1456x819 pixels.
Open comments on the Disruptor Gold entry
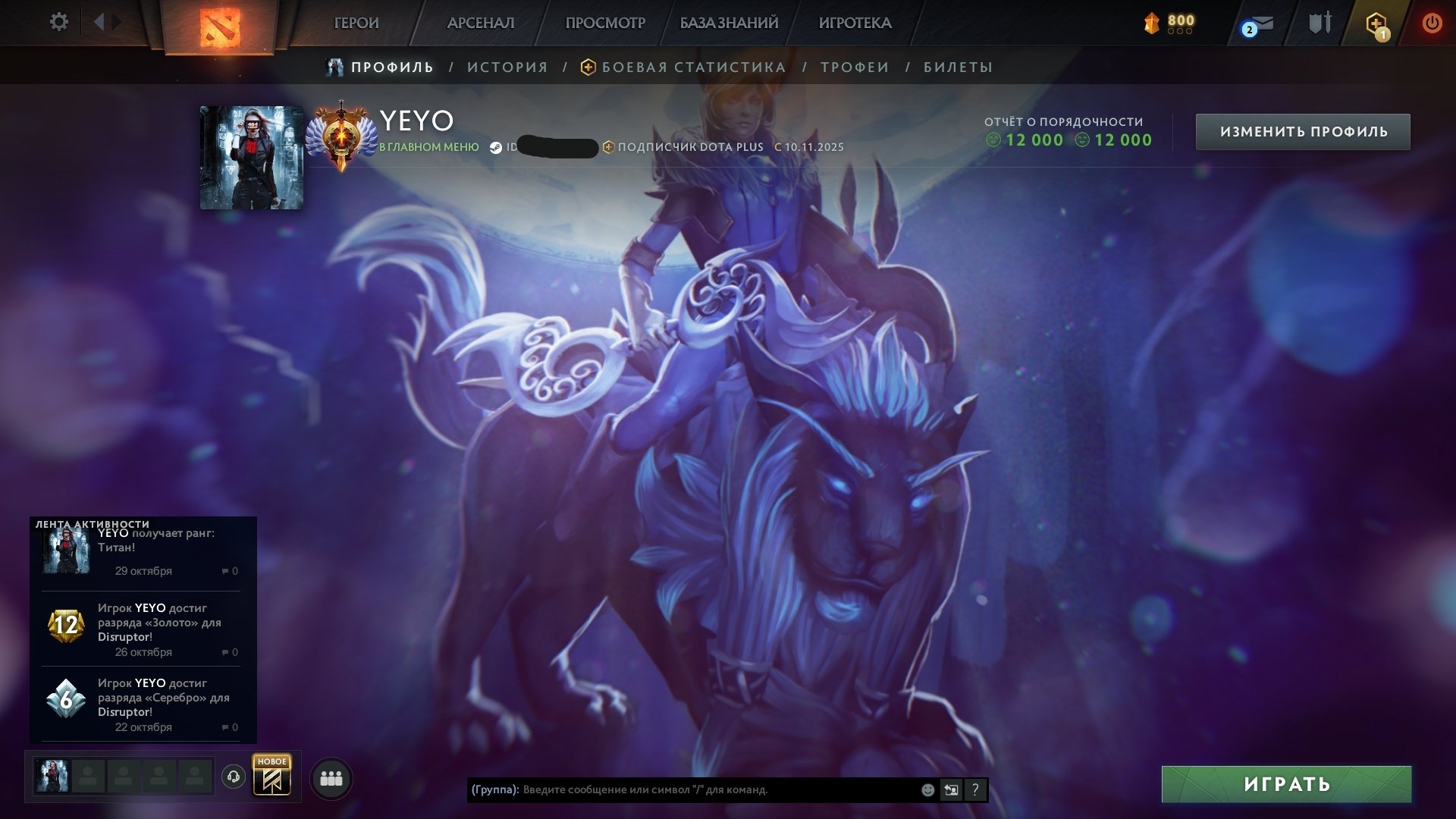tap(227, 652)
